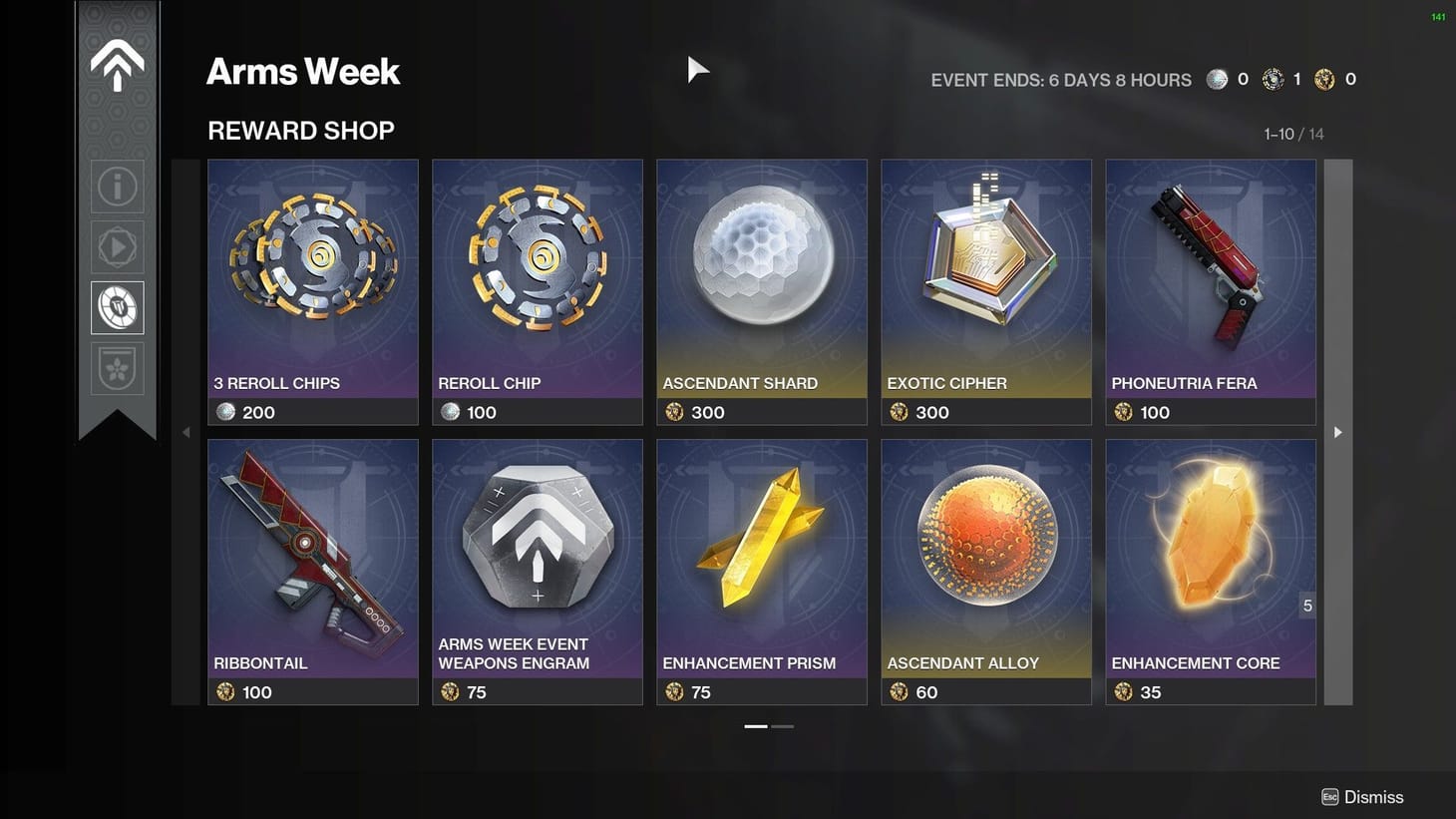Open the second page dot indicator
This screenshot has width=1456, height=819.
coord(784,726)
